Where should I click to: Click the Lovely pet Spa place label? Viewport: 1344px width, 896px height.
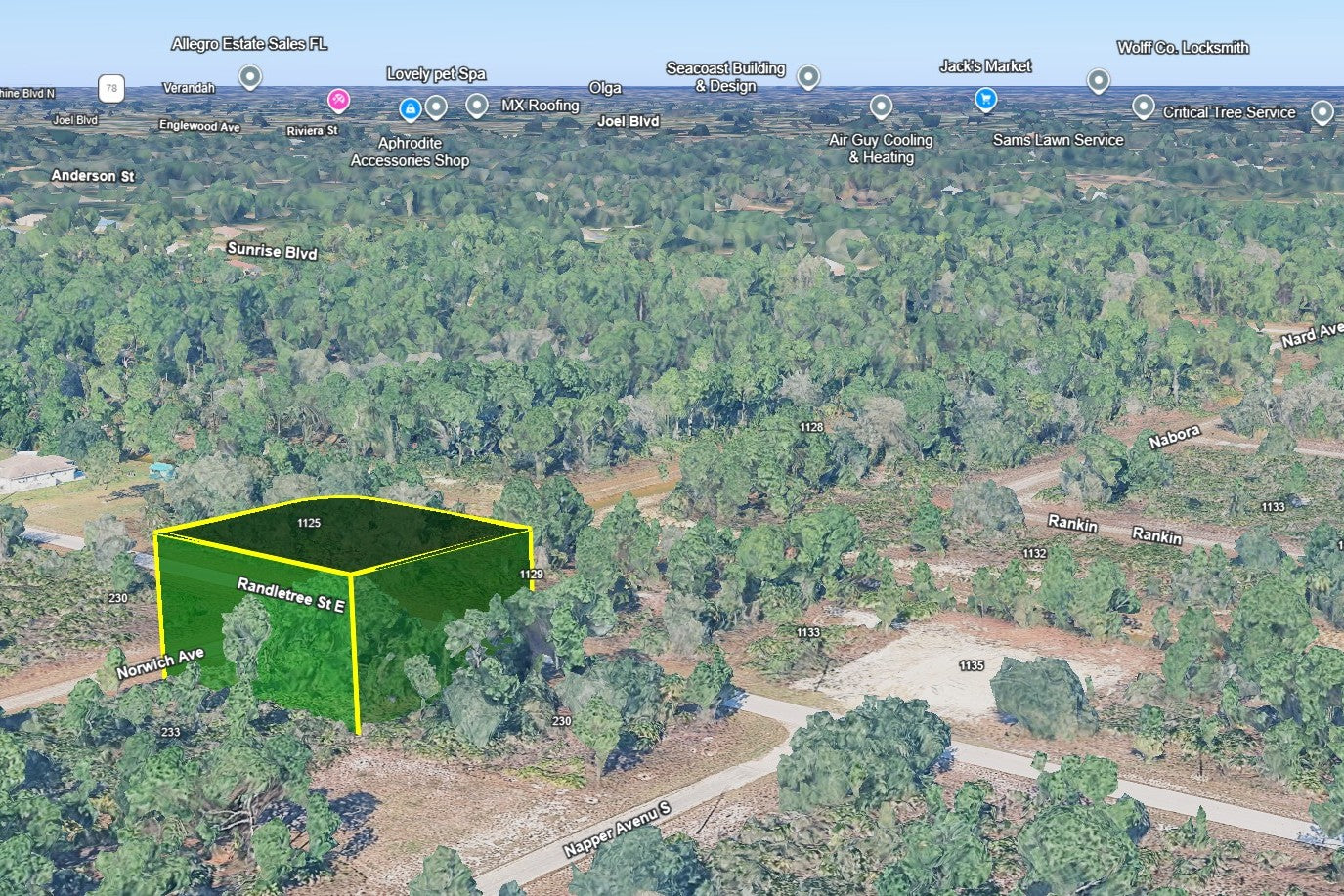(x=436, y=74)
